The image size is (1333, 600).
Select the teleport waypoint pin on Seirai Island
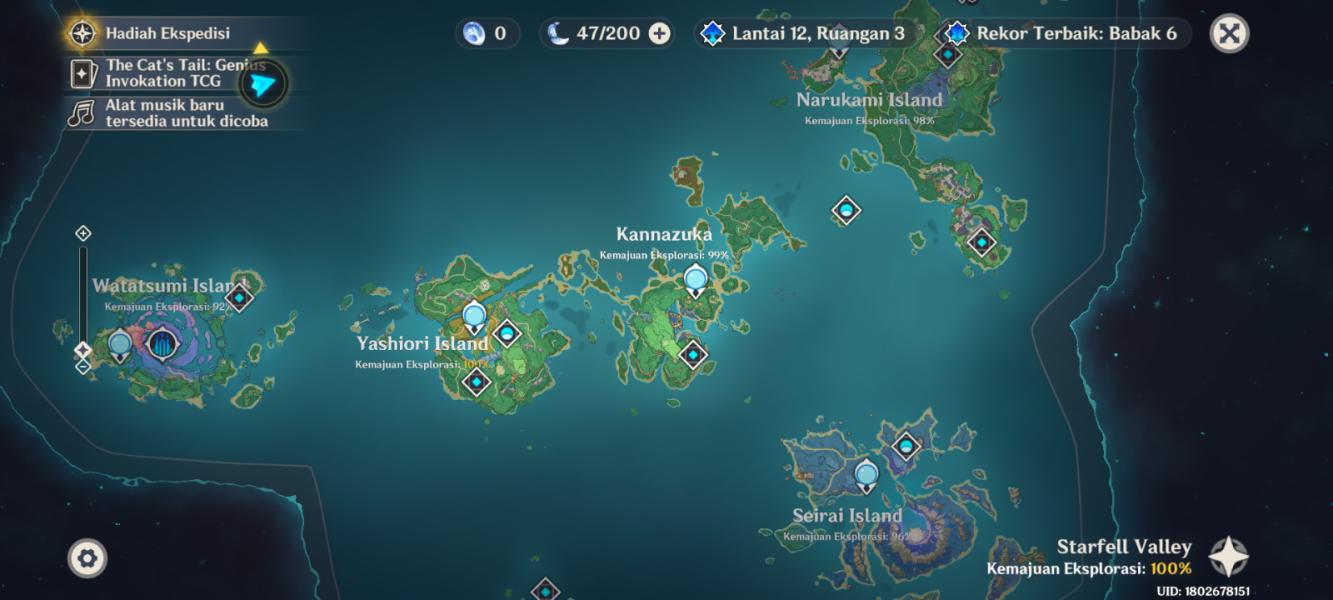(867, 475)
